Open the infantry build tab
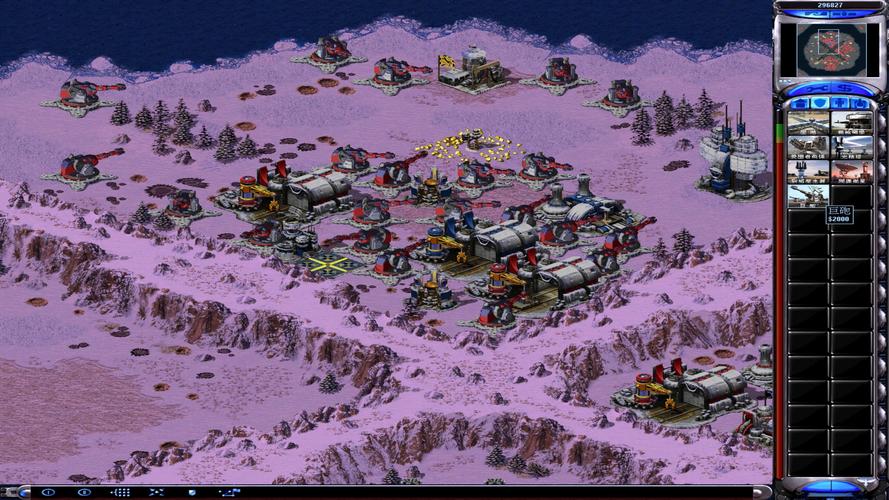Screen dimensions: 889x500 pyautogui.click(x=841, y=102)
